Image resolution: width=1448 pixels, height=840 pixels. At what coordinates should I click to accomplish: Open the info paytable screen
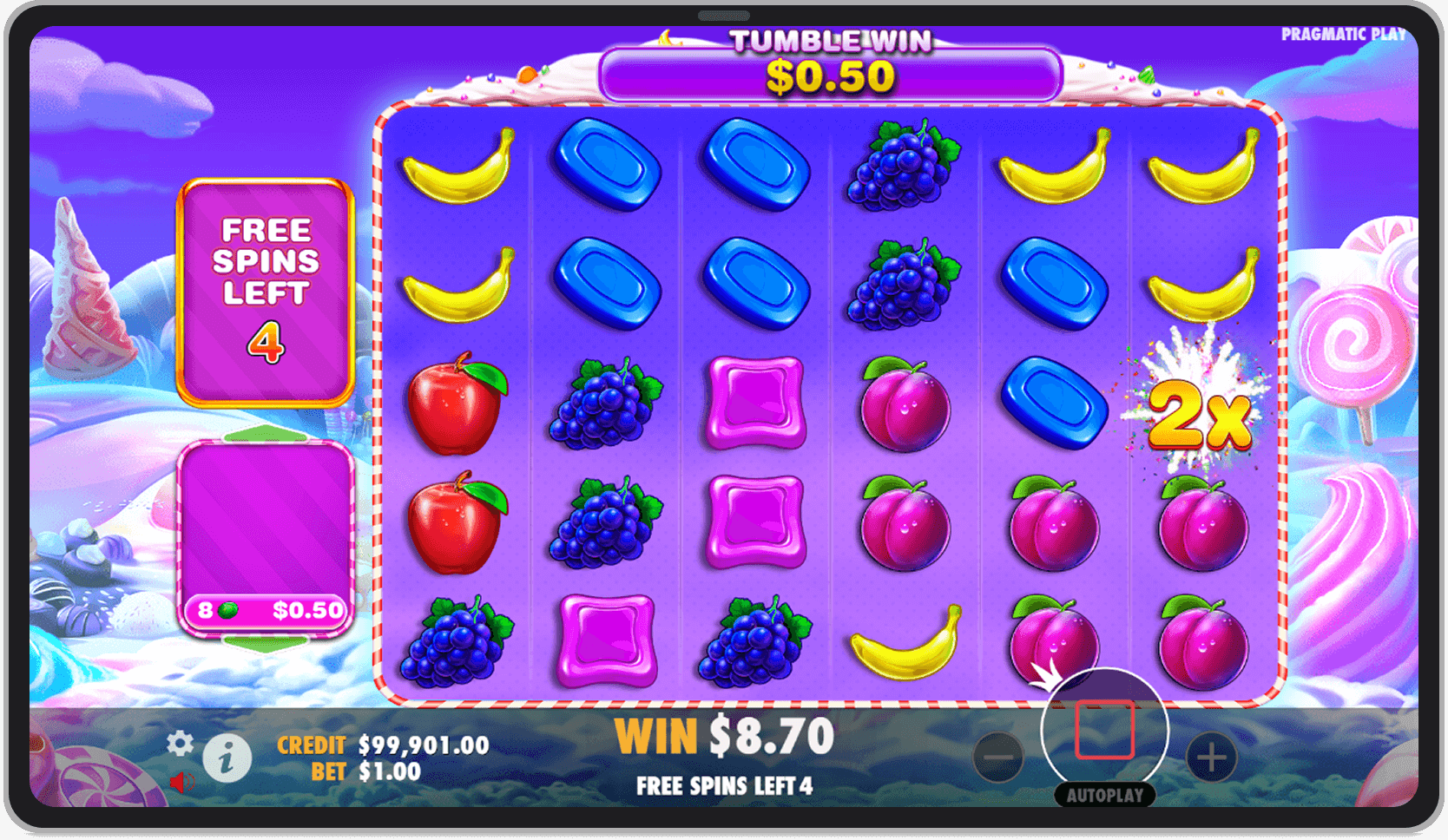[227, 757]
